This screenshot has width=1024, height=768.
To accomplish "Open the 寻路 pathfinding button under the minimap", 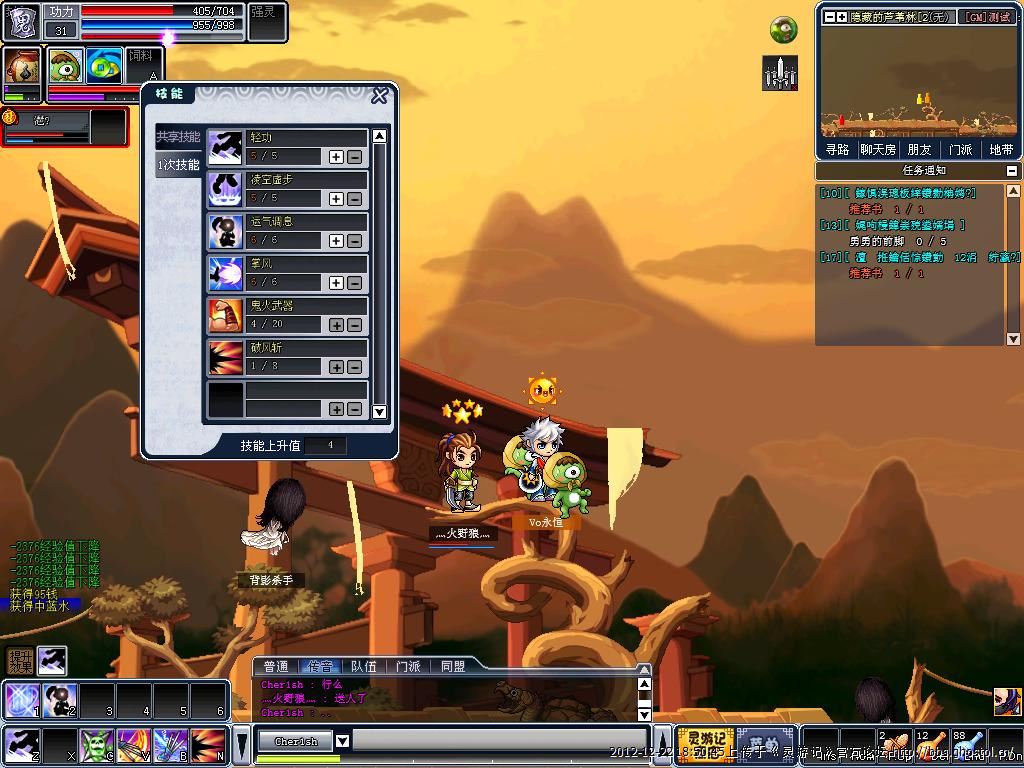I will click(x=837, y=150).
